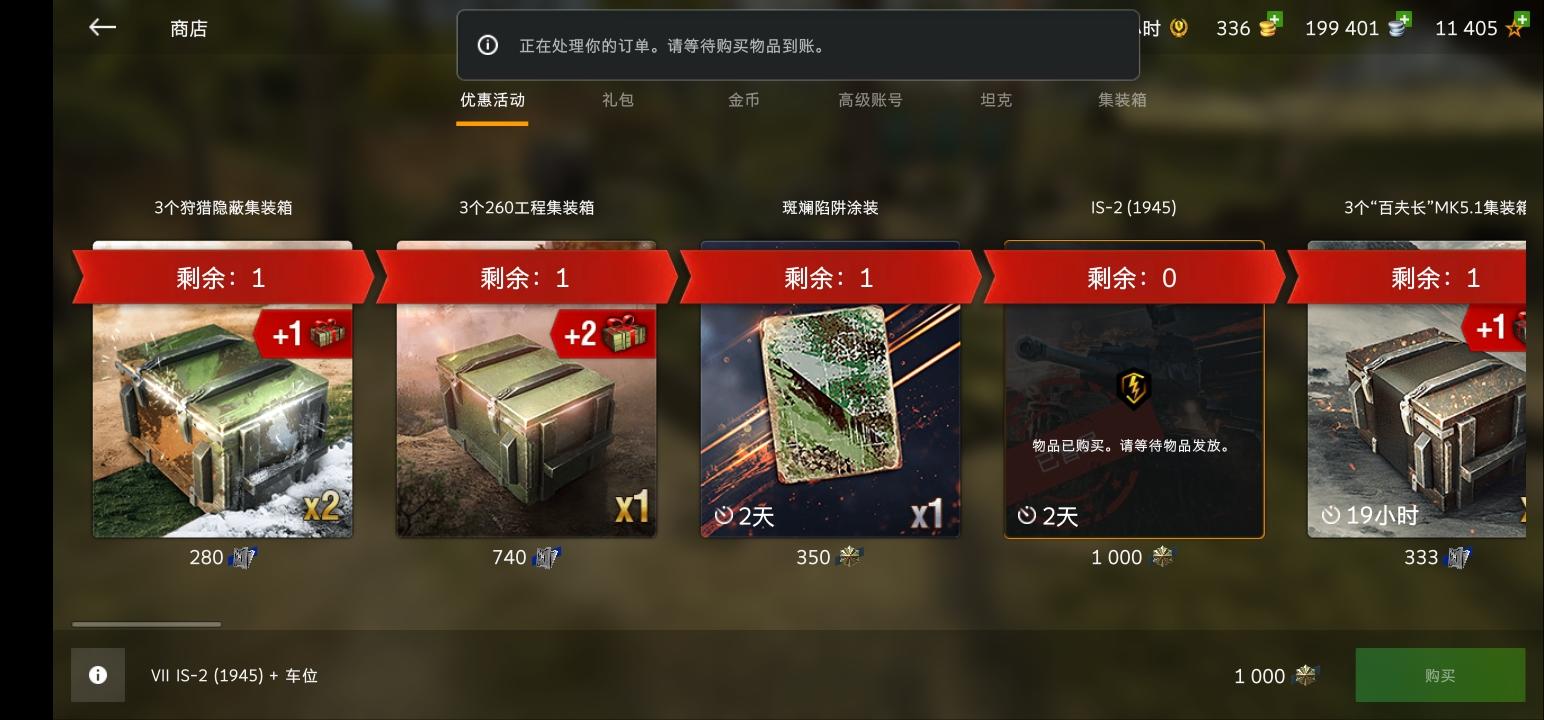Screen dimensions: 1544x720
Task: Click the info icon on the order processing banner
Action: point(488,44)
